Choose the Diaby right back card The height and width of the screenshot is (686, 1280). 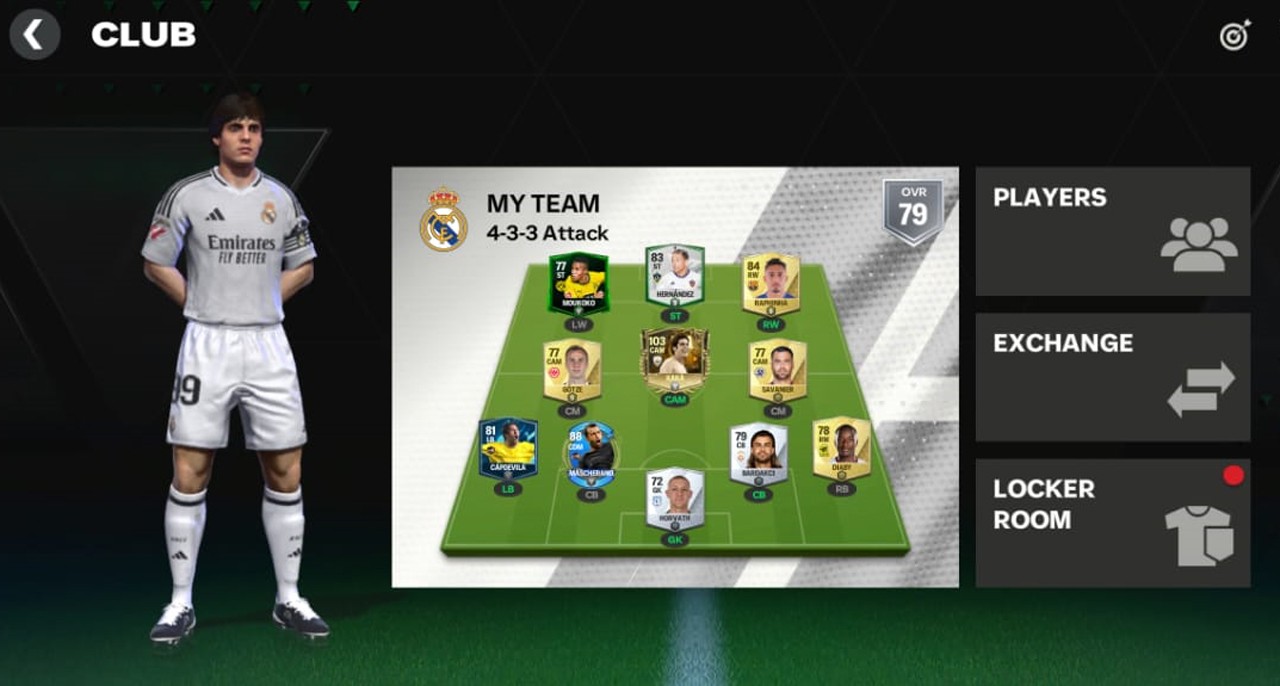(841, 448)
